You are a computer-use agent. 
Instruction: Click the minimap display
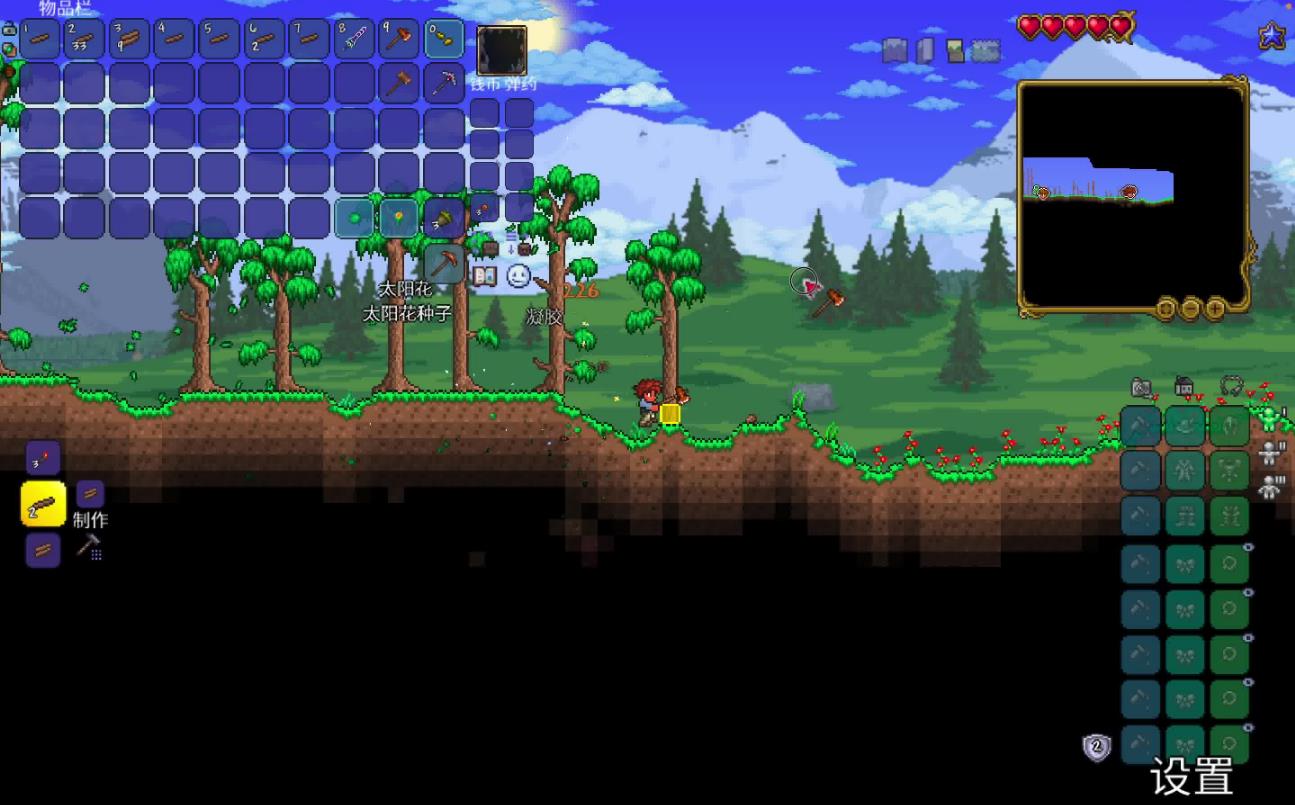(x=1133, y=195)
